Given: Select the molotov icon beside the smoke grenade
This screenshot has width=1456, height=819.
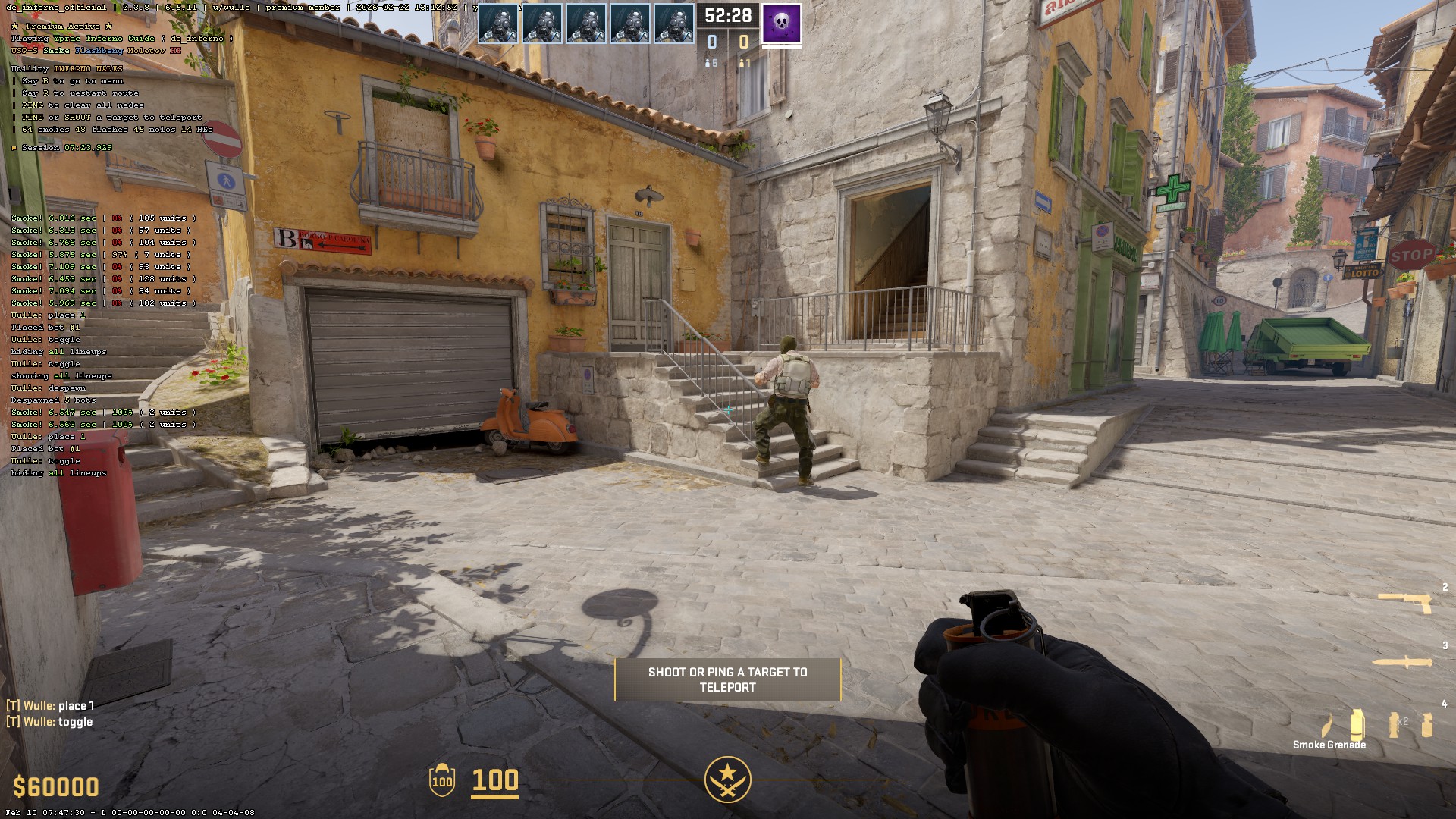Looking at the screenshot, I should point(1327,726).
